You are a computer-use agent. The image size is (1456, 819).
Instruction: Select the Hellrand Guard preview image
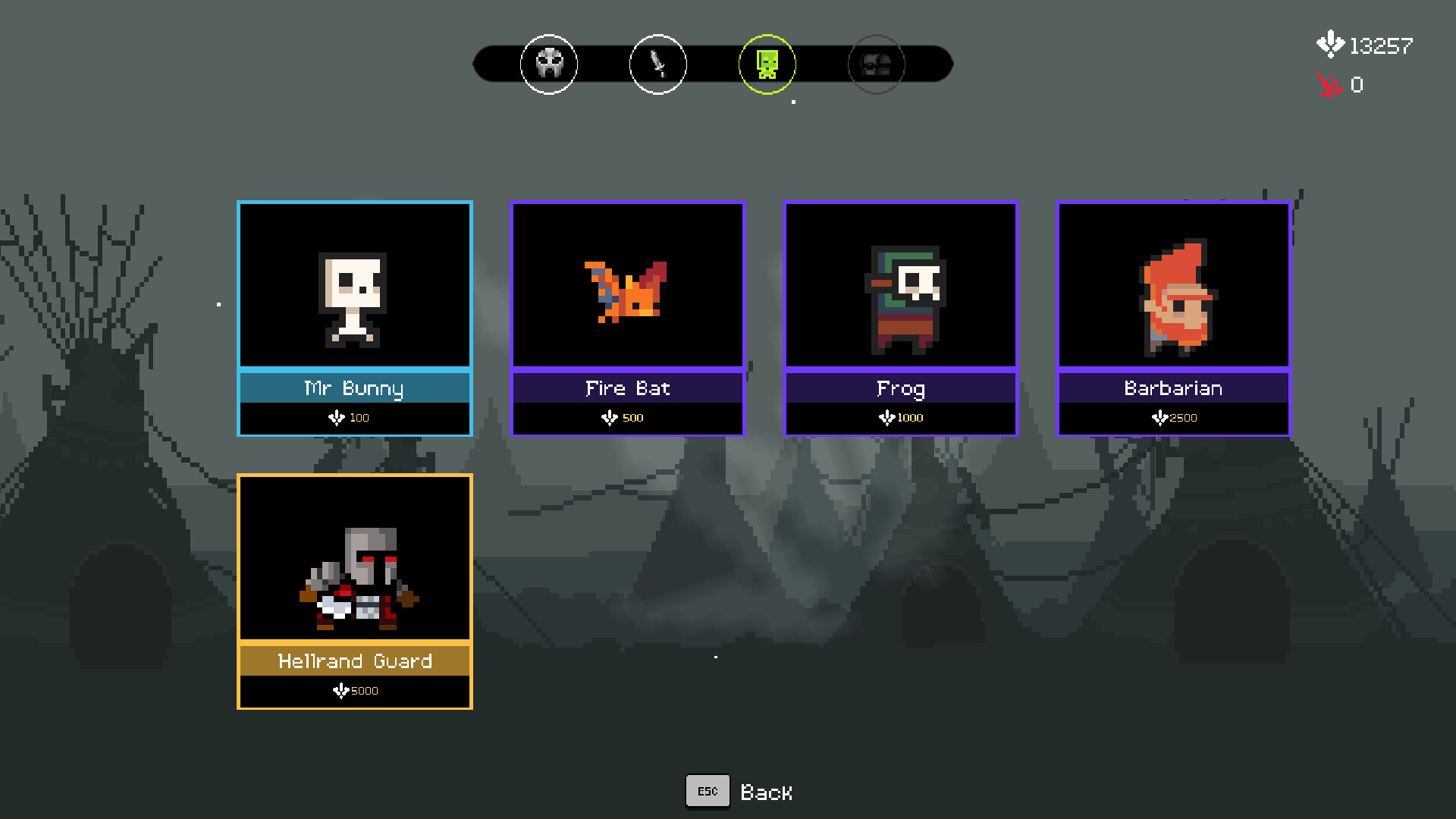354,559
